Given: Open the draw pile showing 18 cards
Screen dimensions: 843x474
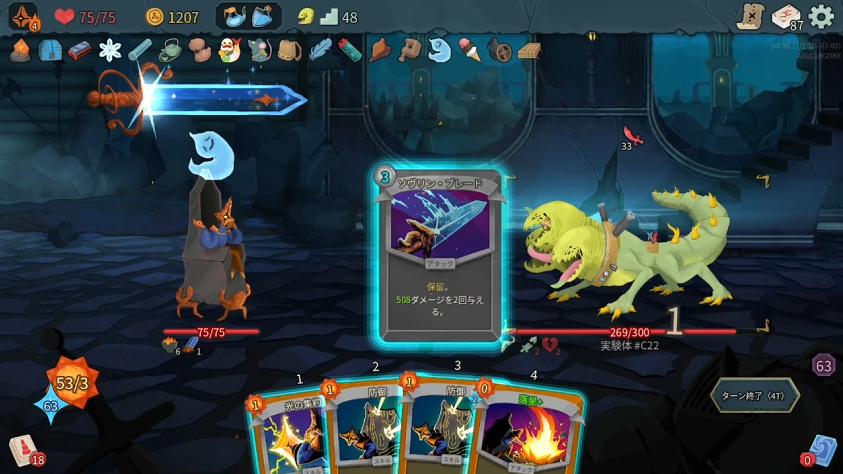Looking at the screenshot, I should 23,451.
